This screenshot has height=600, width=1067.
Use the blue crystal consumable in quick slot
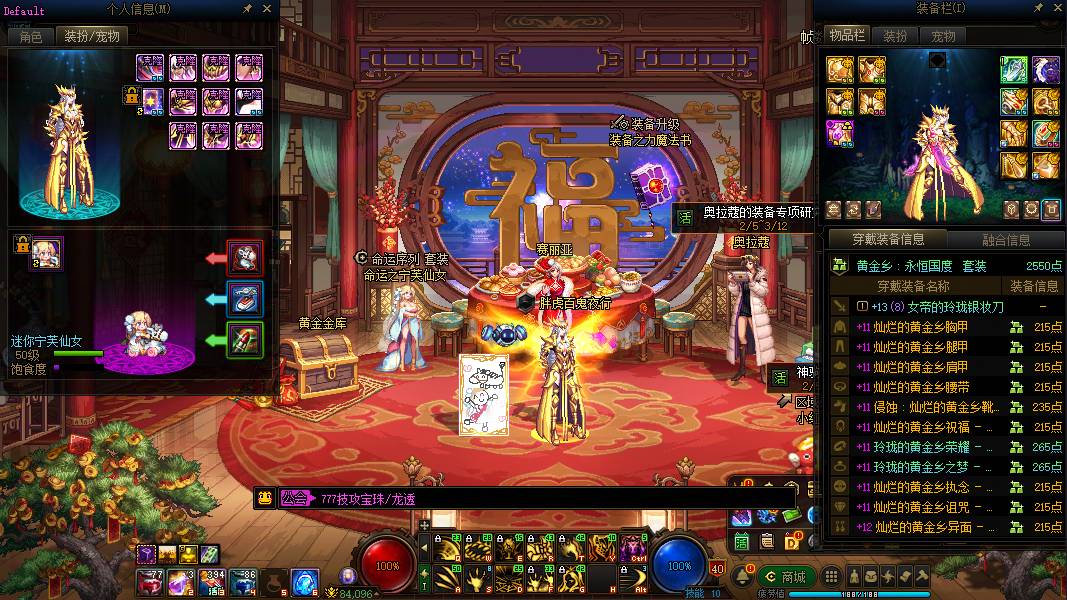(305, 581)
